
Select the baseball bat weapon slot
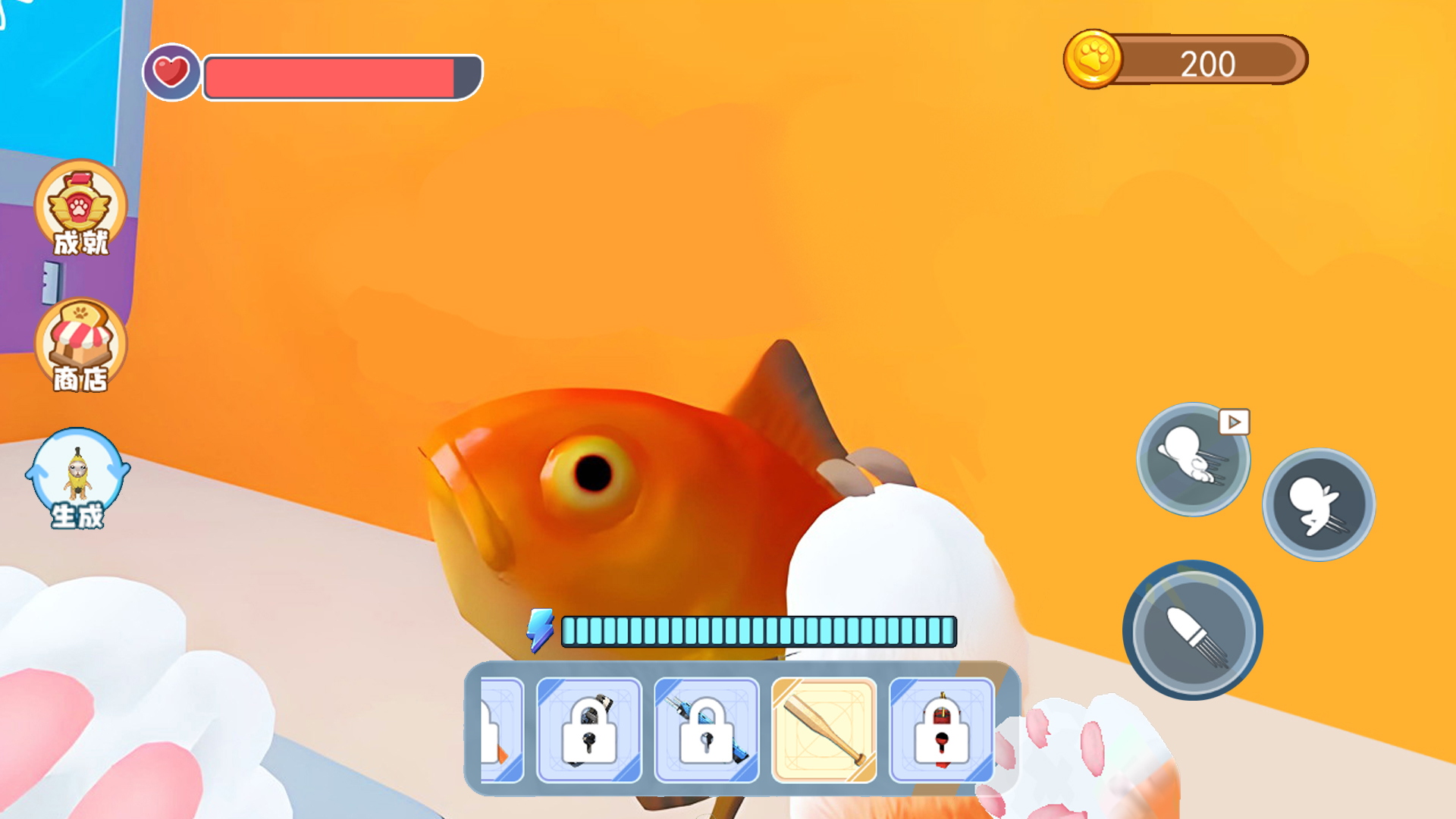coord(824,730)
